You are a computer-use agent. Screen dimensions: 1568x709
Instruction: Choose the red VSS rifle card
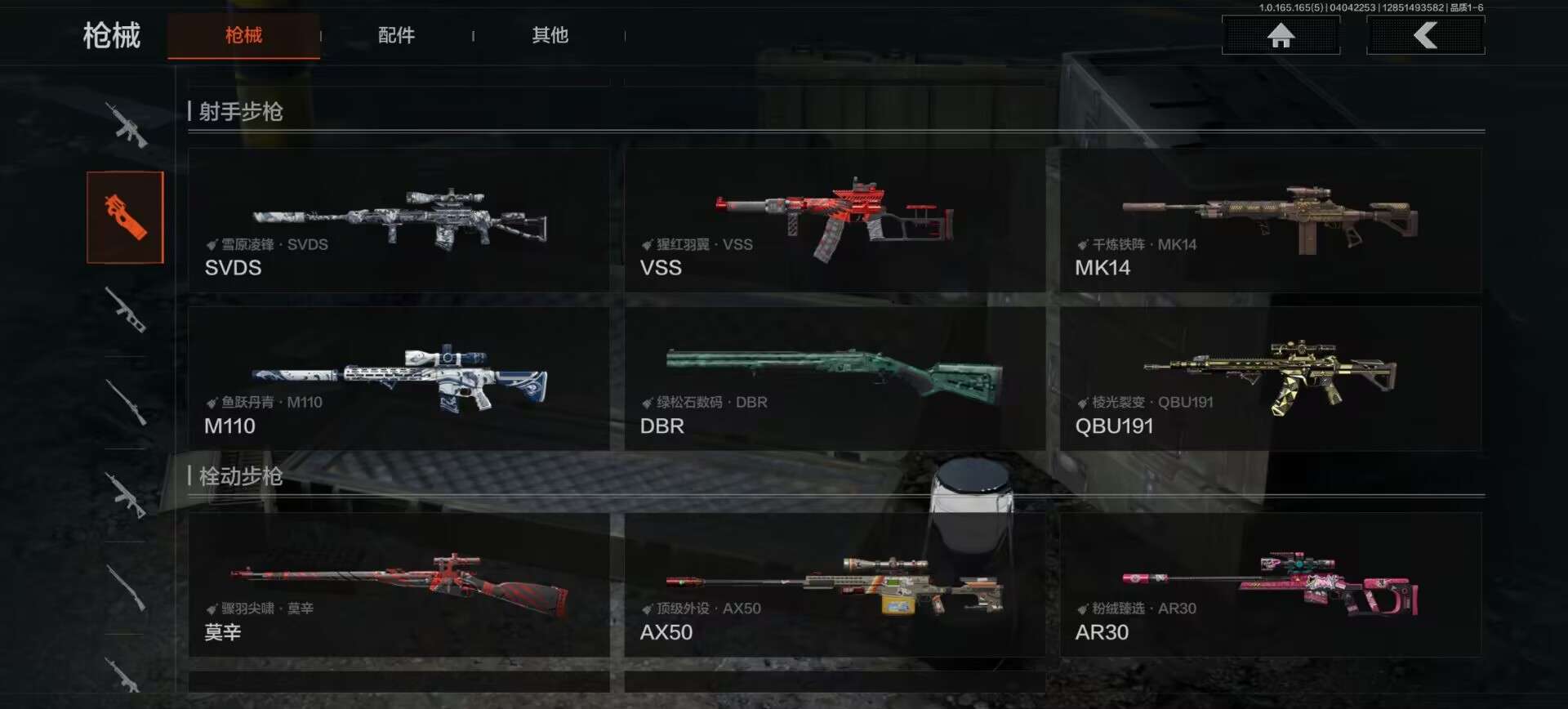pyautogui.click(x=835, y=220)
